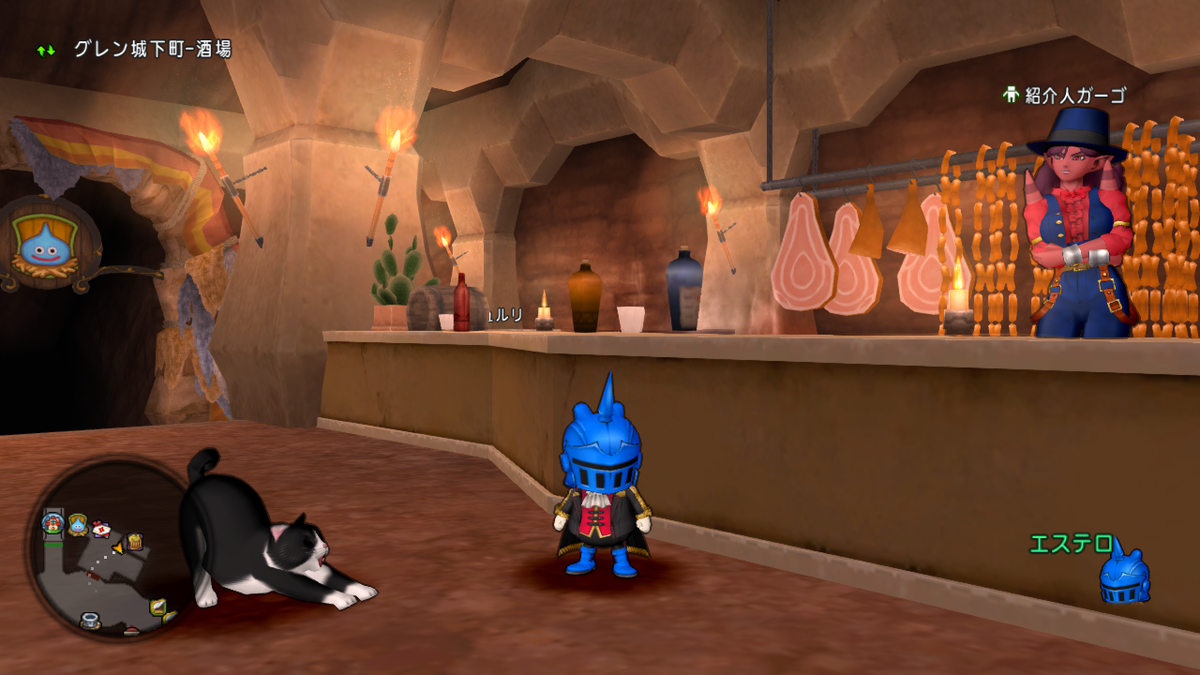Select the エステロ player name

(x=1071, y=545)
